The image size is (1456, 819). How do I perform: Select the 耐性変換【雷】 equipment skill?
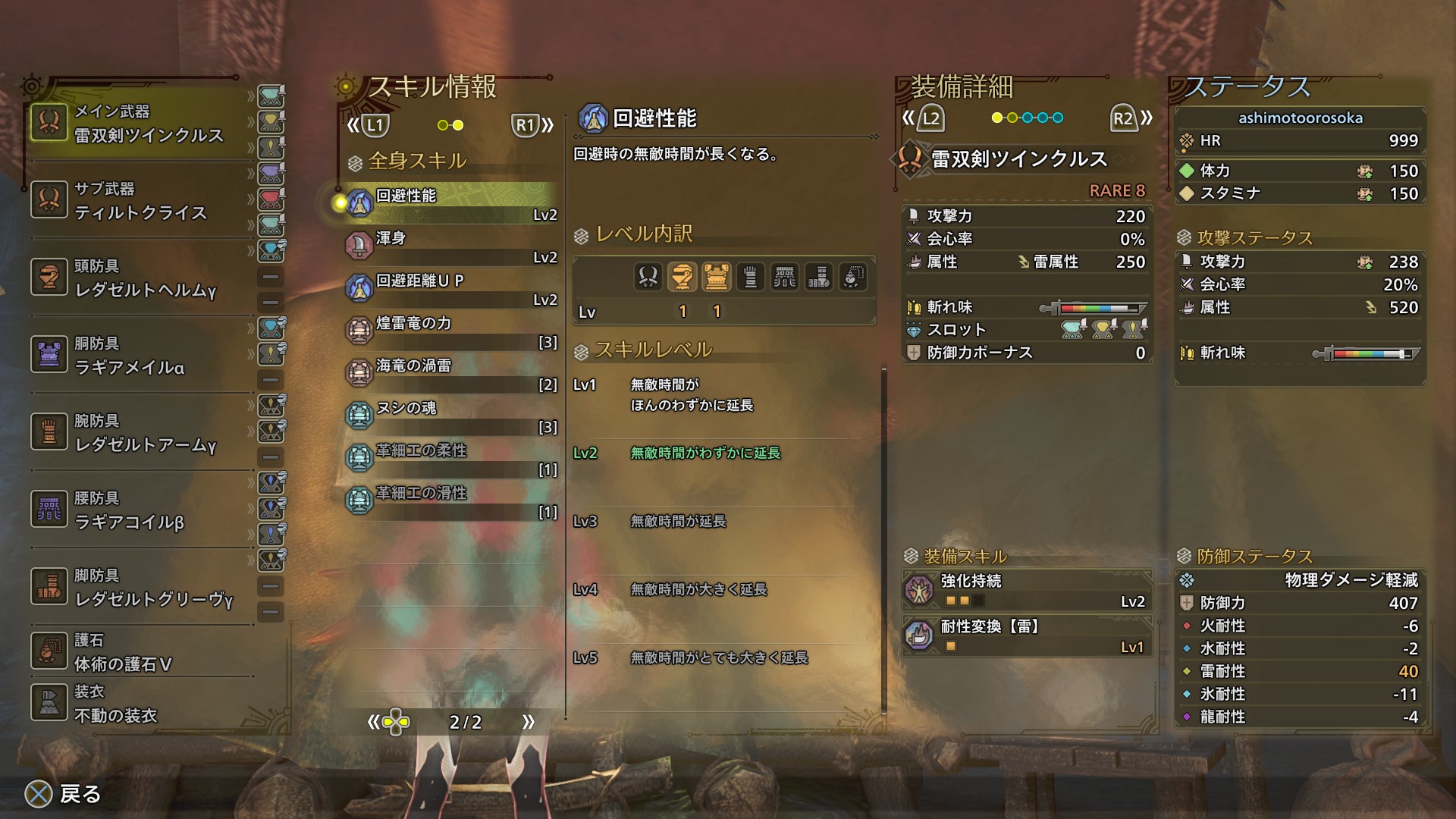click(x=1028, y=635)
